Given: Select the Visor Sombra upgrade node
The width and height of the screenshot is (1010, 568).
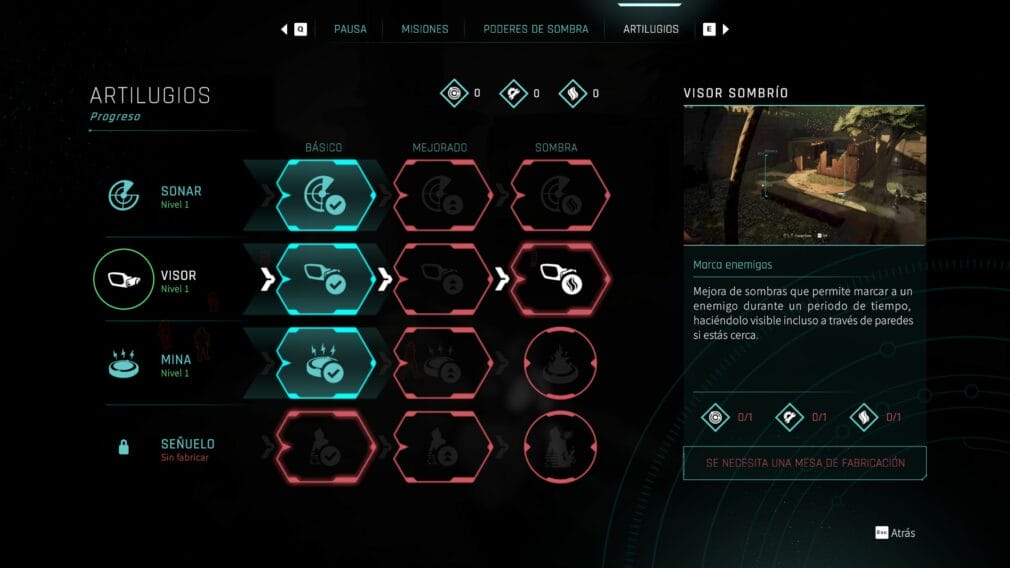Looking at the screenshot, I should click(x=559, y=280).
